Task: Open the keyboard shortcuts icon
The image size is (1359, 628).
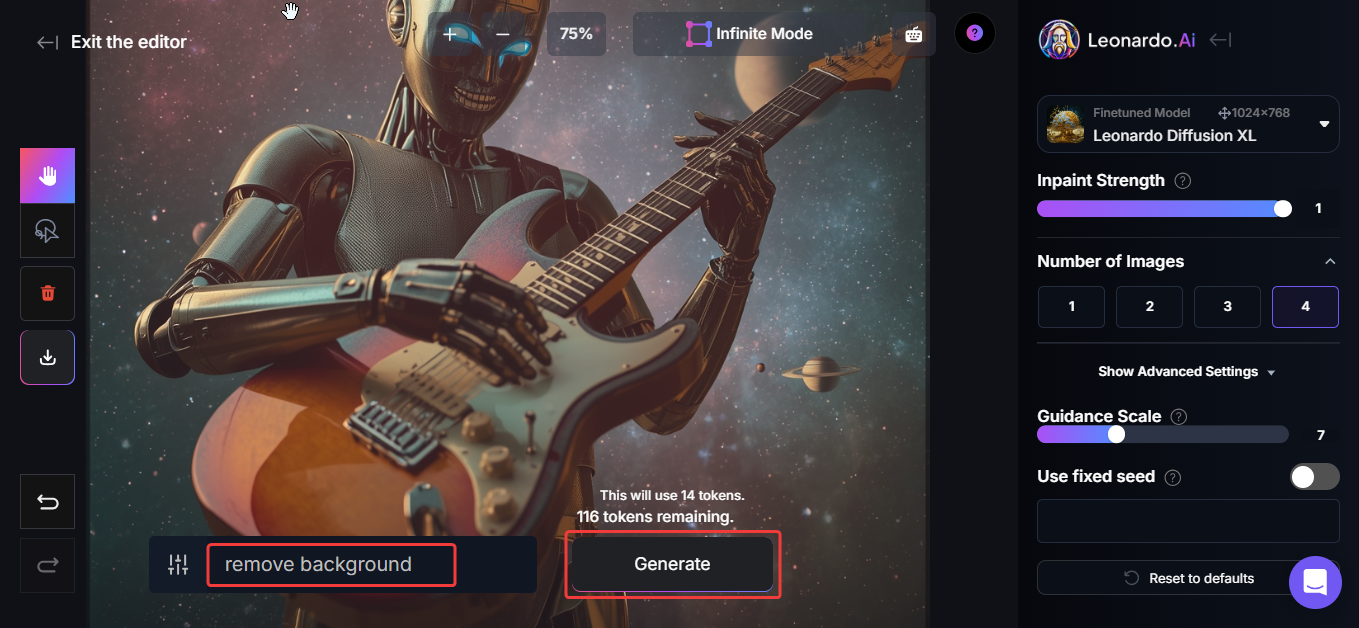Action: (x=913, y=34)
